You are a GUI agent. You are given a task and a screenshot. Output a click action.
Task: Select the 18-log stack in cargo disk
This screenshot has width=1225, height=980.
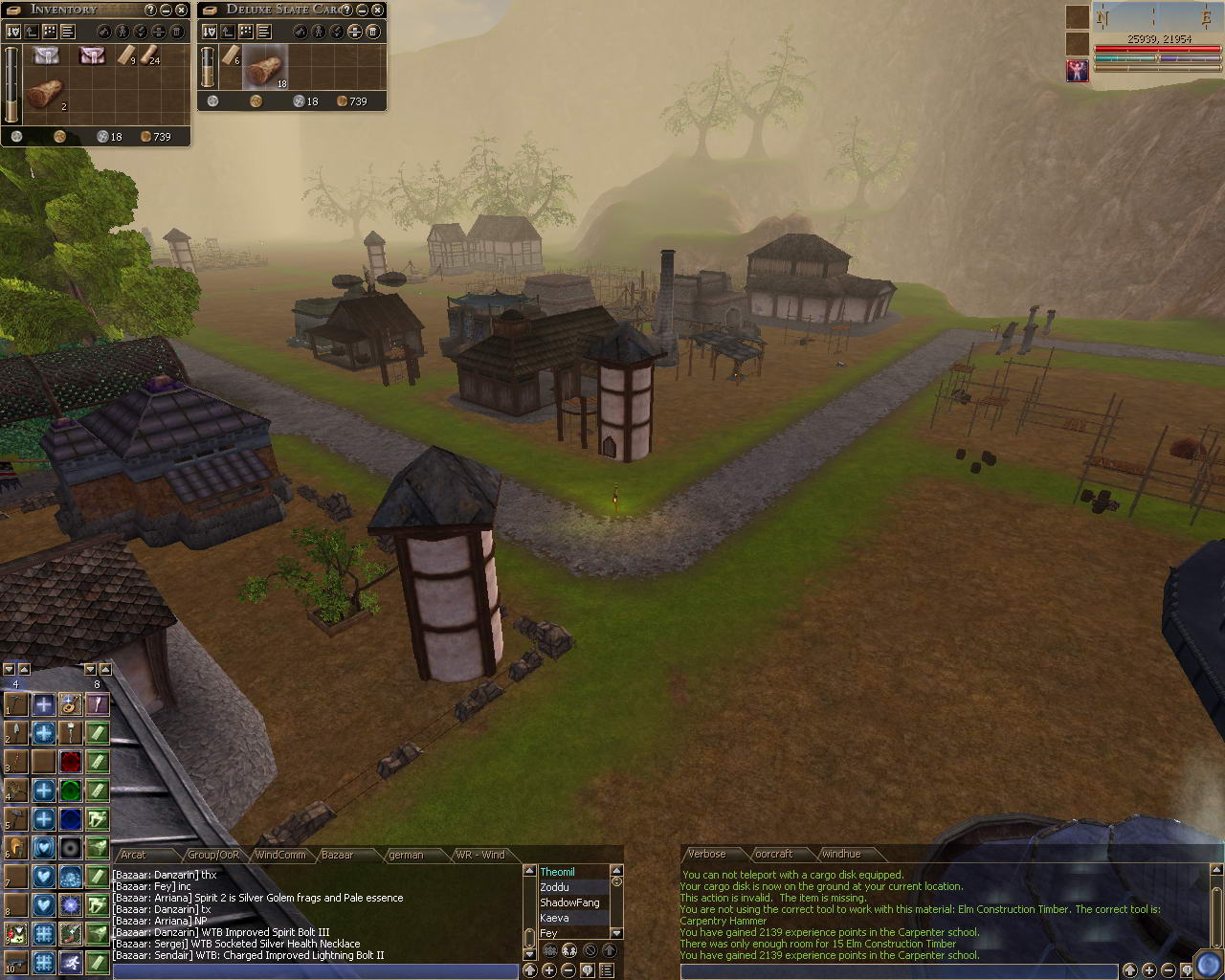click(x=265, y=69)
